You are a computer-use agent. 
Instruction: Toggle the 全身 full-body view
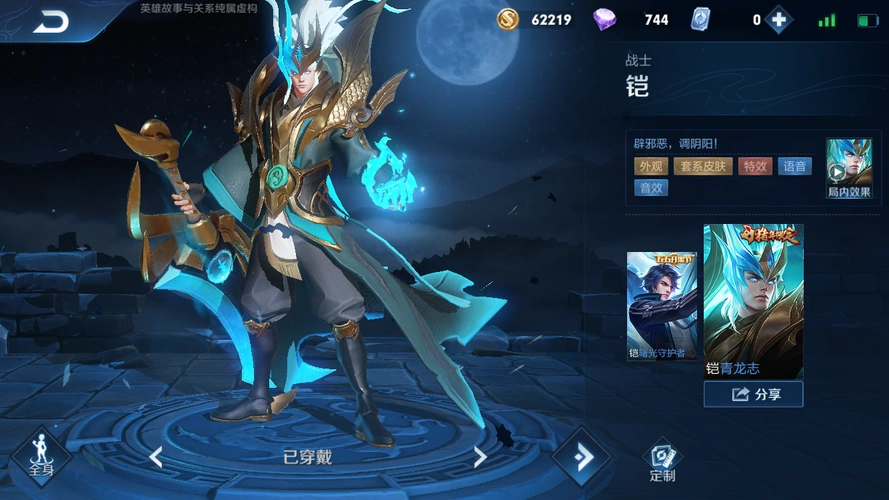pyautogui.click(x=41, y=456)
